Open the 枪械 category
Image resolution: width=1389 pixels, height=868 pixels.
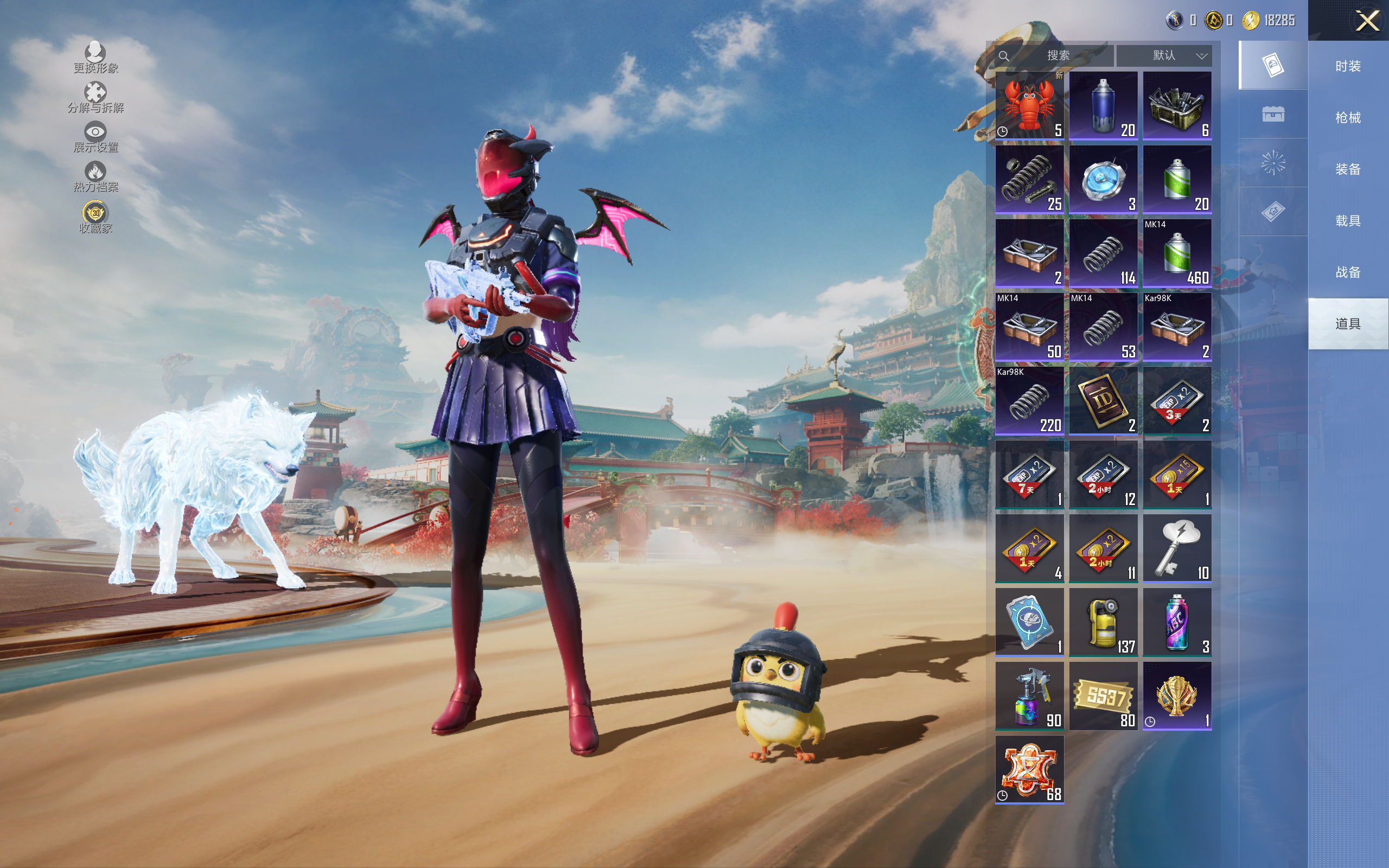[1348, 118]
